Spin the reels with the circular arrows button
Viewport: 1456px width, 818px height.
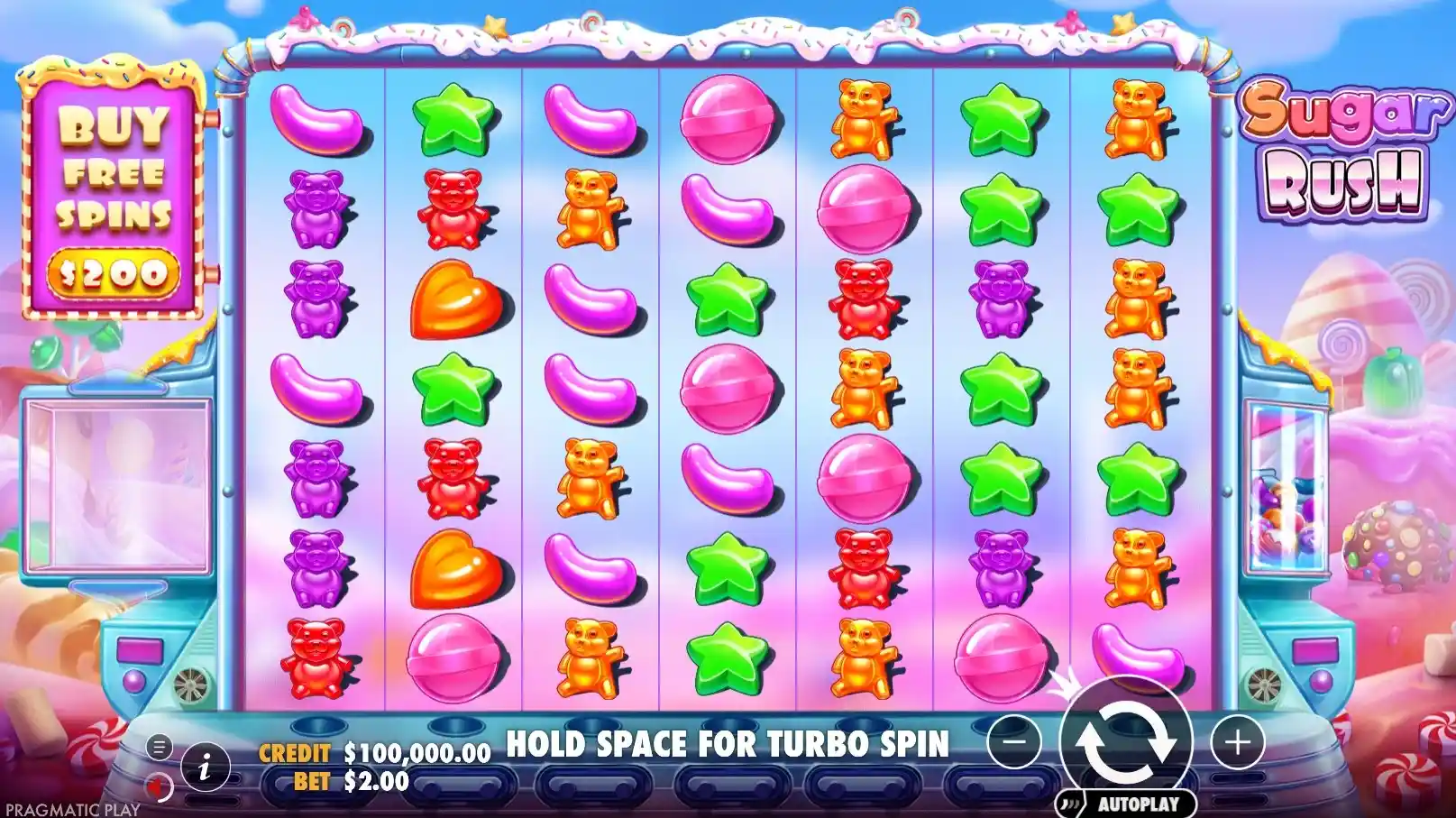tap(1125, 742)
